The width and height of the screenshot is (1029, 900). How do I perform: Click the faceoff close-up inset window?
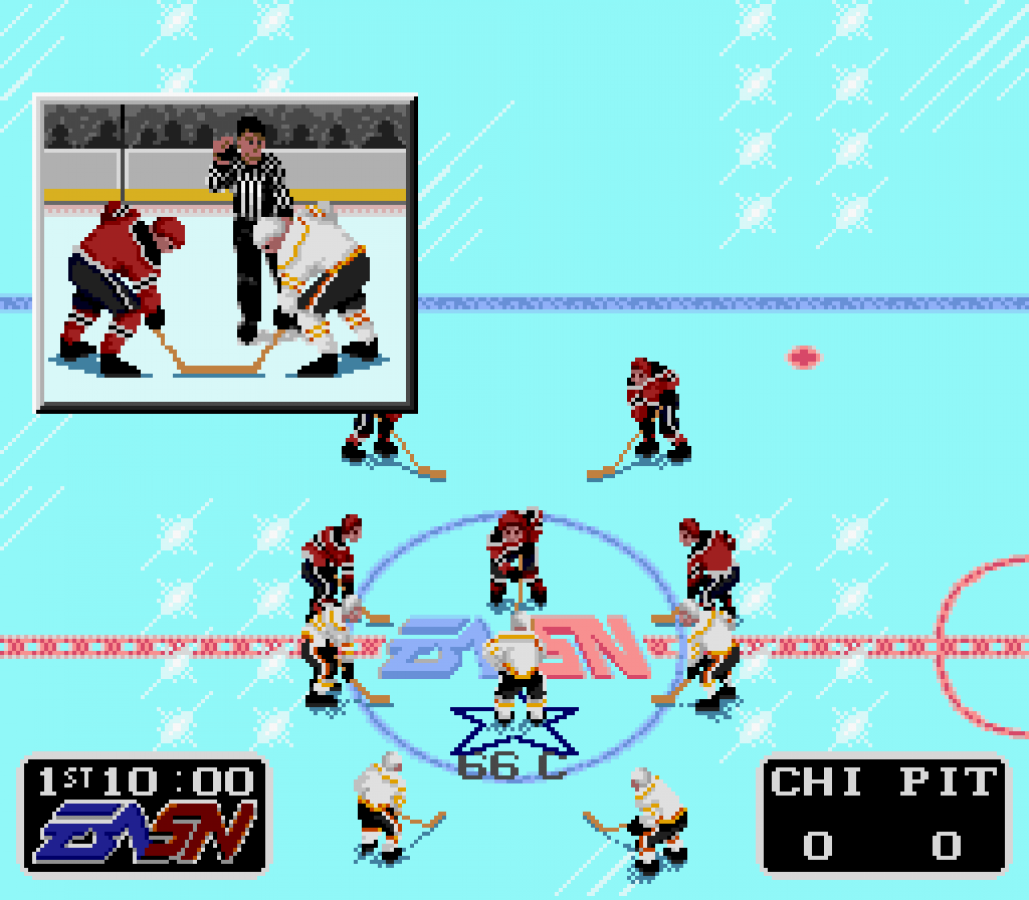pos(226,253)
